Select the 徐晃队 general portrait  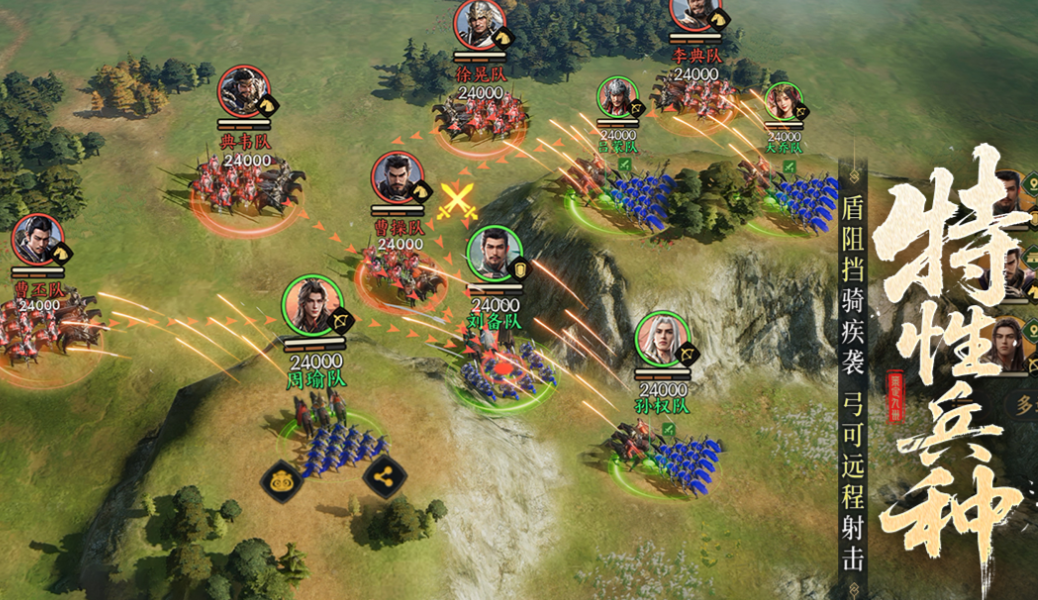tap(480, 24)
